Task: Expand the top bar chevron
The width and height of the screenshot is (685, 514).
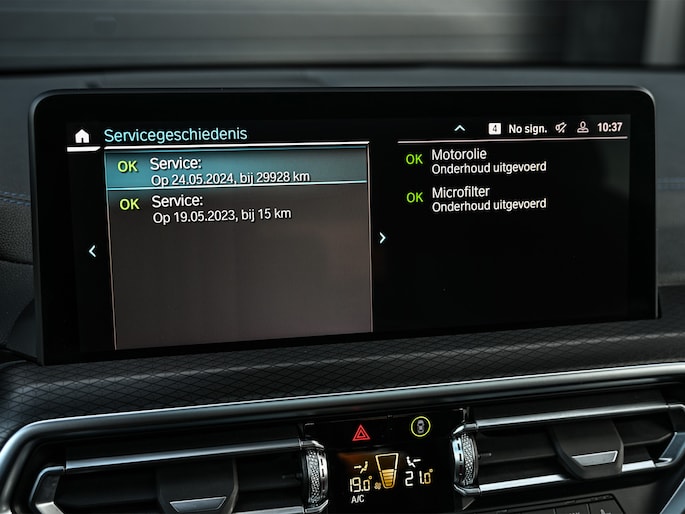Action: pyautogui.click(x=459, y=128)
